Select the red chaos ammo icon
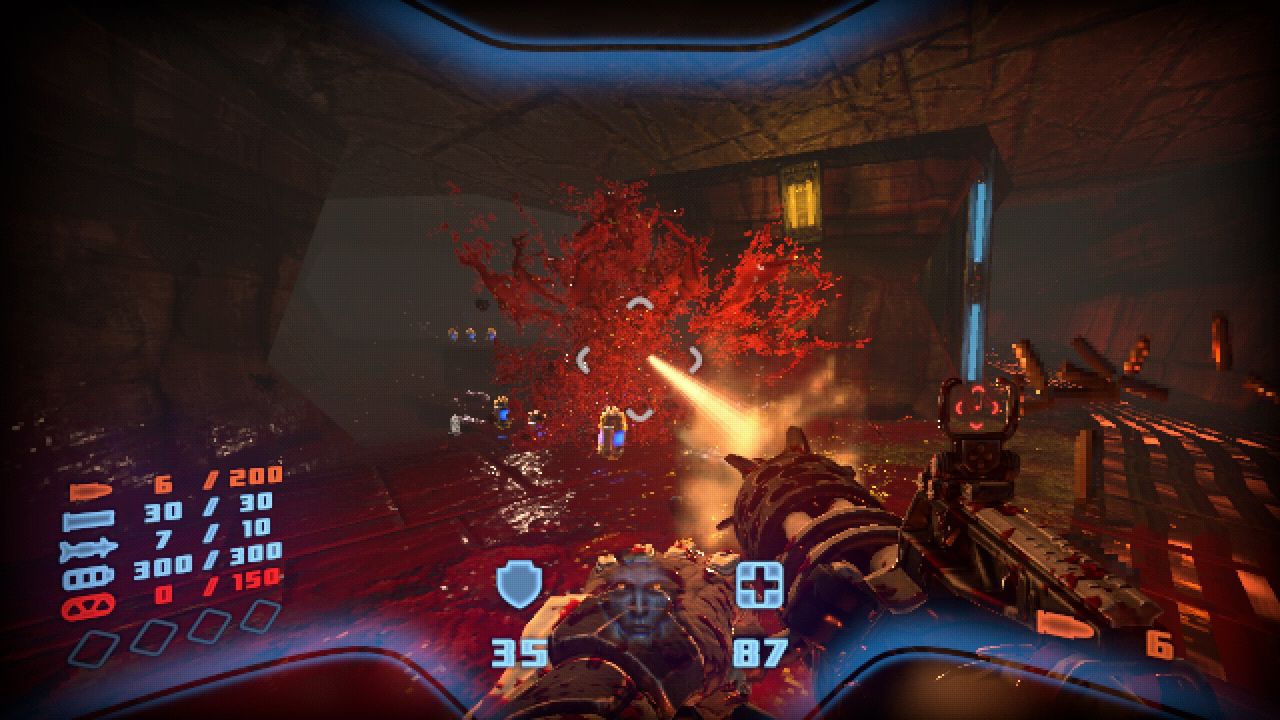 tap(88, 606)
